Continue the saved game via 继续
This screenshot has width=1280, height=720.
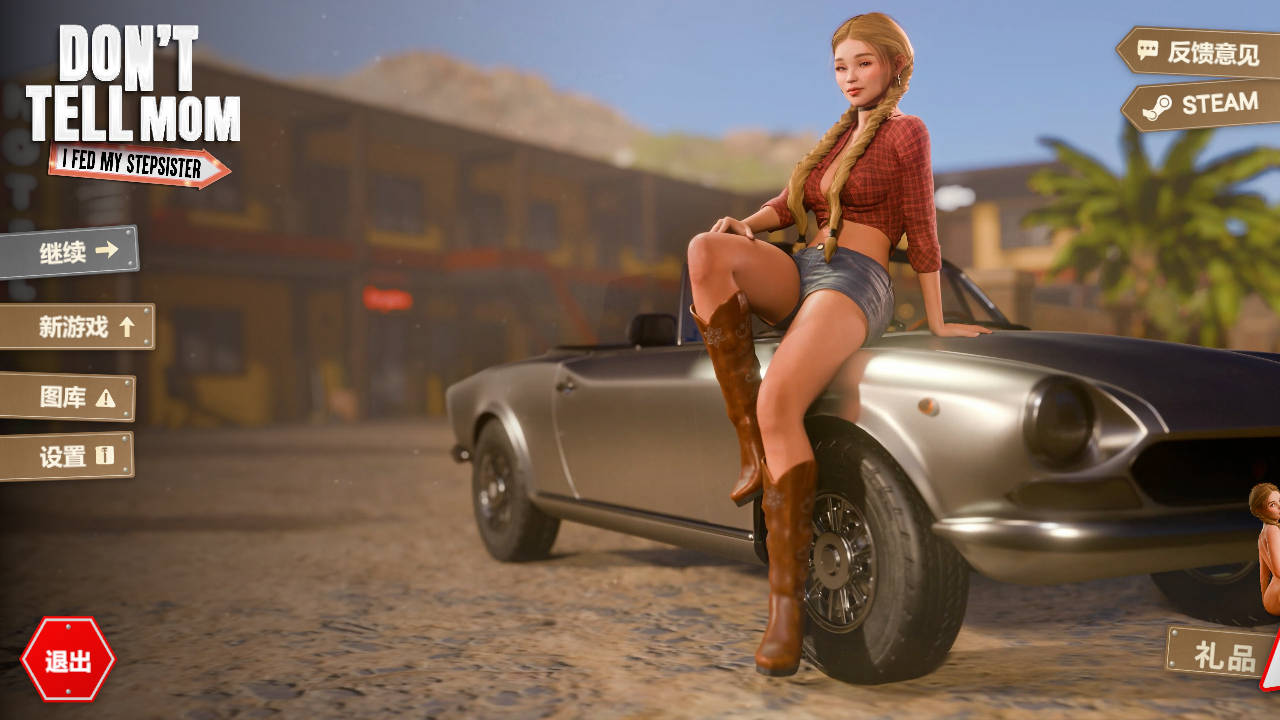[x=70, y=252]
